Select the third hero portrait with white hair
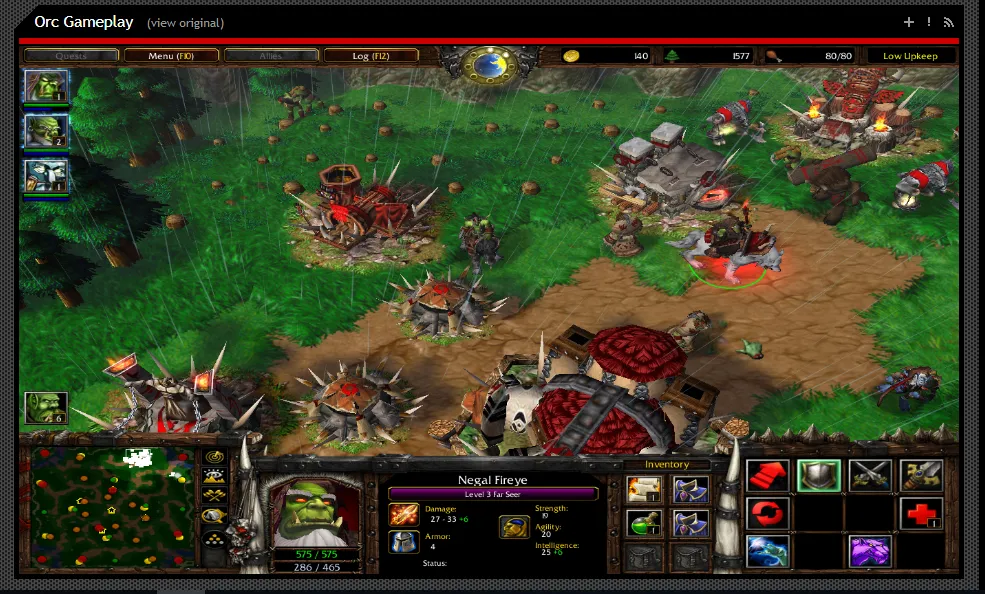985x594 pixels. [x=46, y=176]
